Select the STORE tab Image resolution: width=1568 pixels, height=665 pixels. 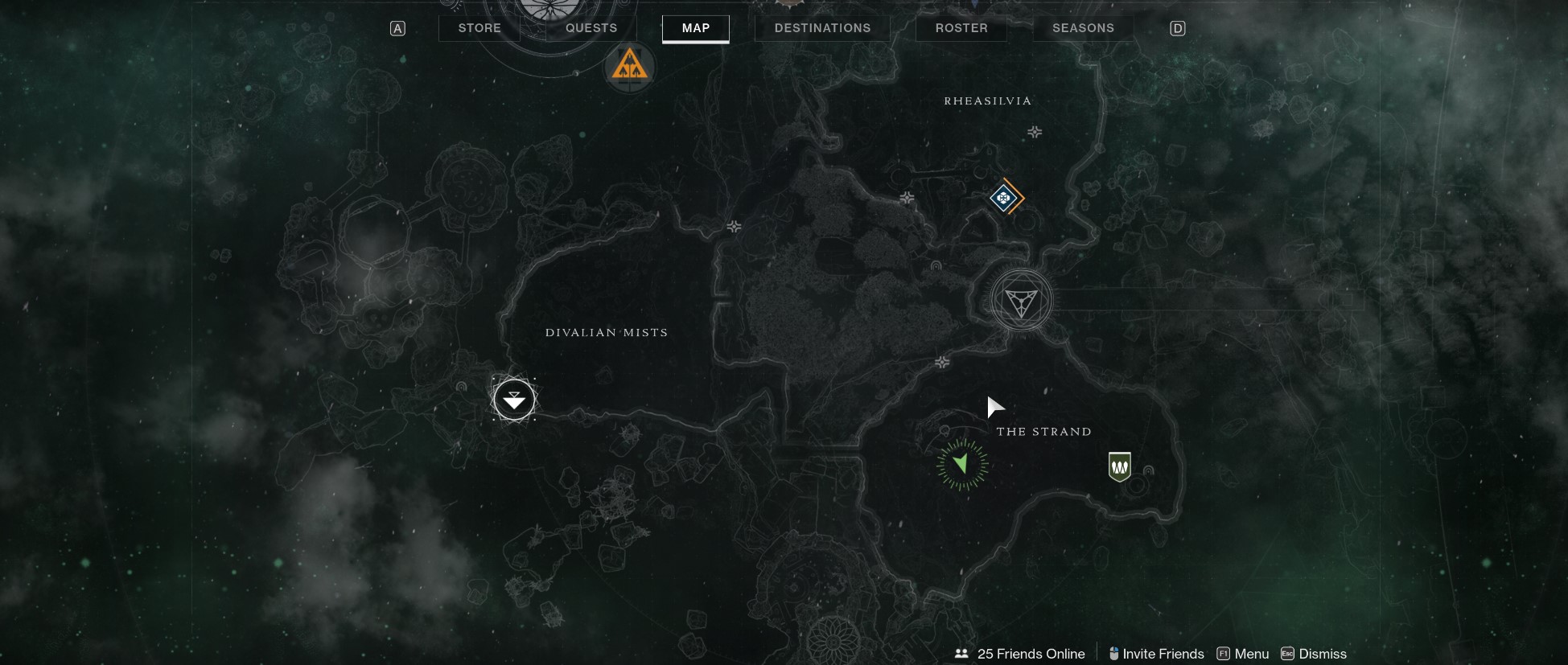click(479, 27)
